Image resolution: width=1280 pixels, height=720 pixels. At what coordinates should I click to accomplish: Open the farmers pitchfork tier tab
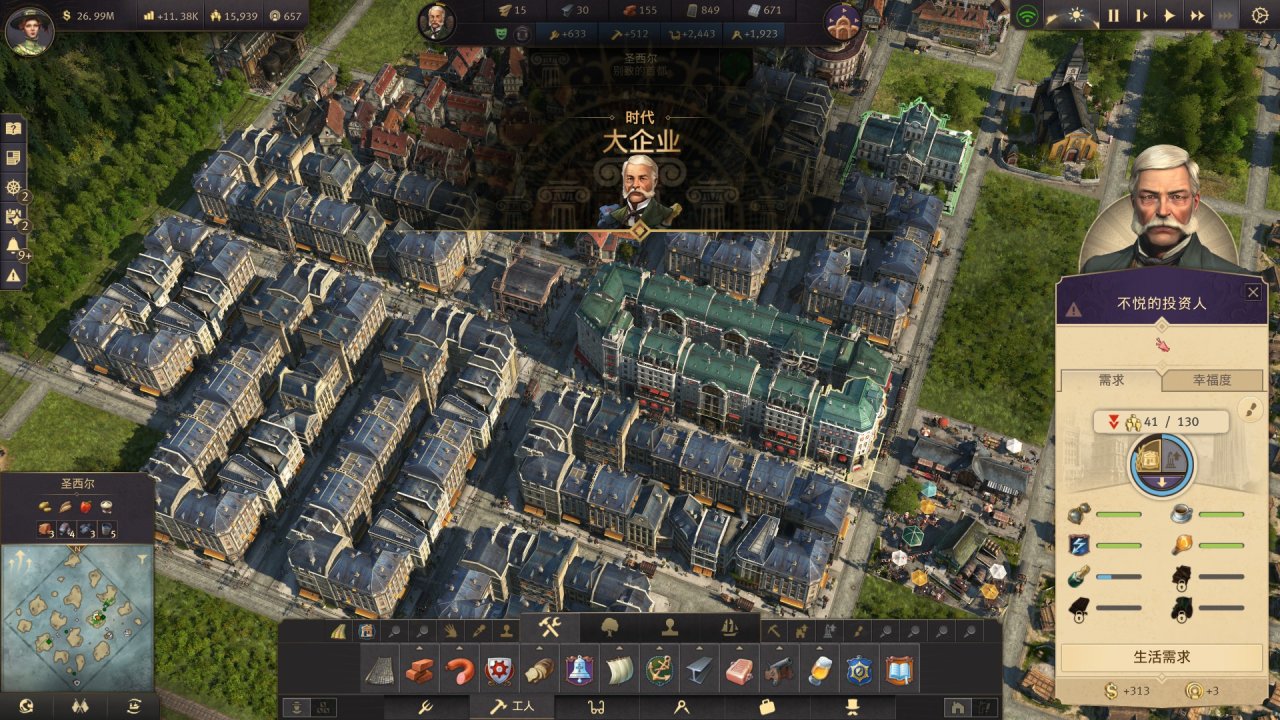pyautogui.click(x=424, y=707)
